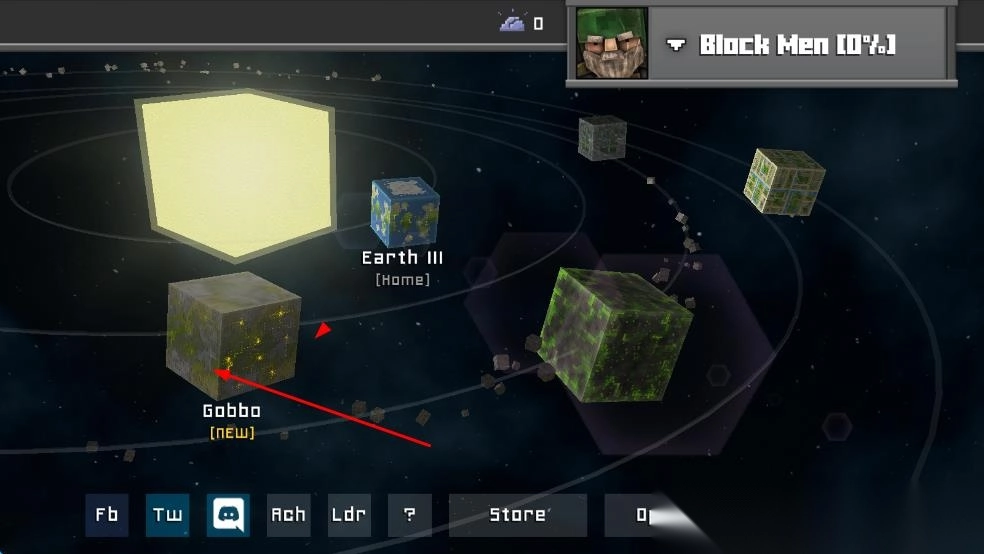The image size is (984, 554).
Task: View the Ldr leaderboards
Action: (x=349, y=515)
